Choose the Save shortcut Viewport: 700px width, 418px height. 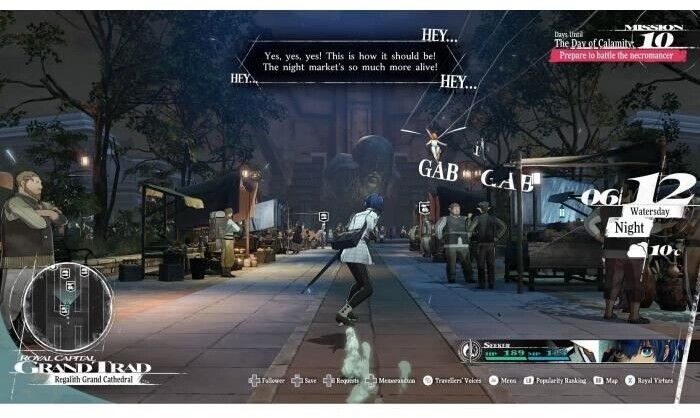(310, 381)
